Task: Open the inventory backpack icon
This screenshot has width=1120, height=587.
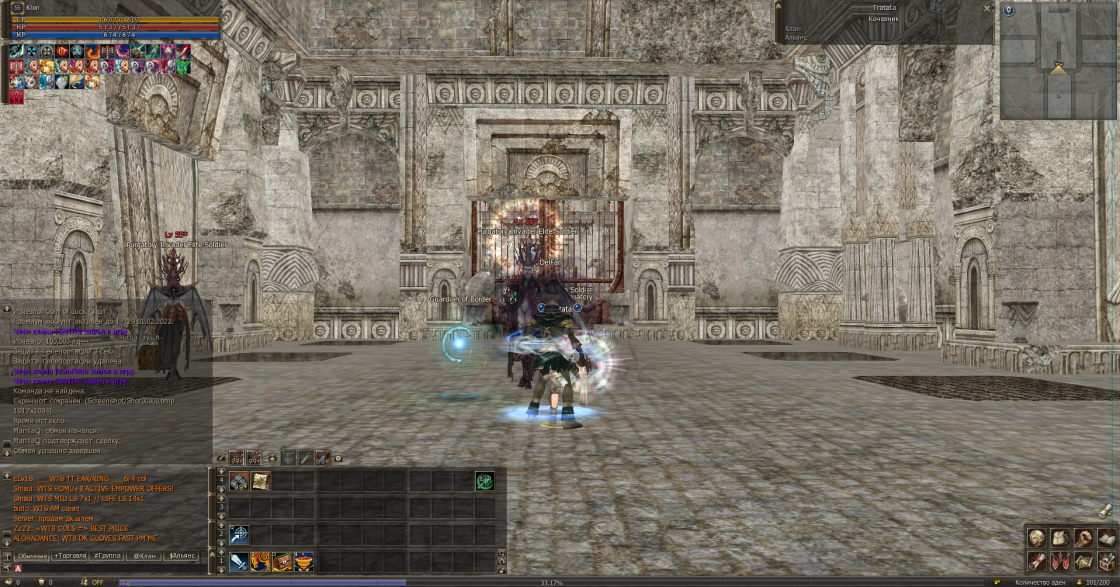Action: pyautogui.click(x=1059, y=538)
